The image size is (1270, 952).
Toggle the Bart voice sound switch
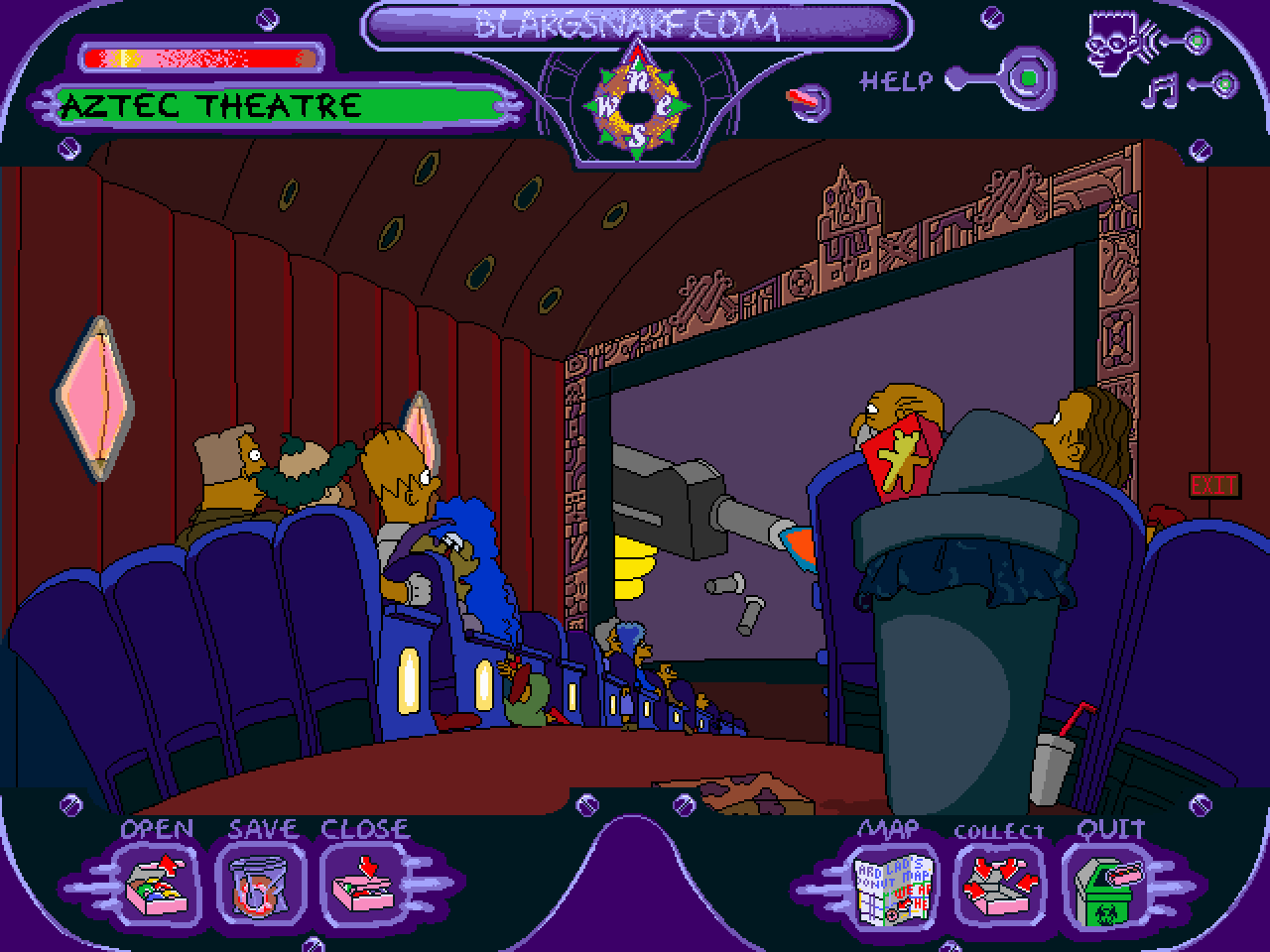pyautogui.click(x=1197, y=42)
